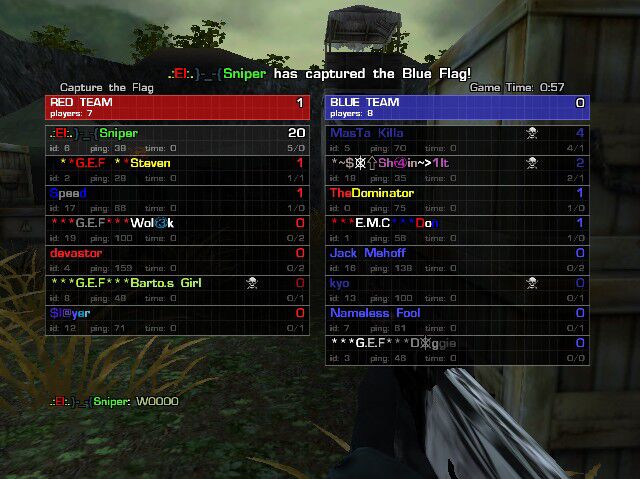Select kyo in the blue team list

point(457,289)
